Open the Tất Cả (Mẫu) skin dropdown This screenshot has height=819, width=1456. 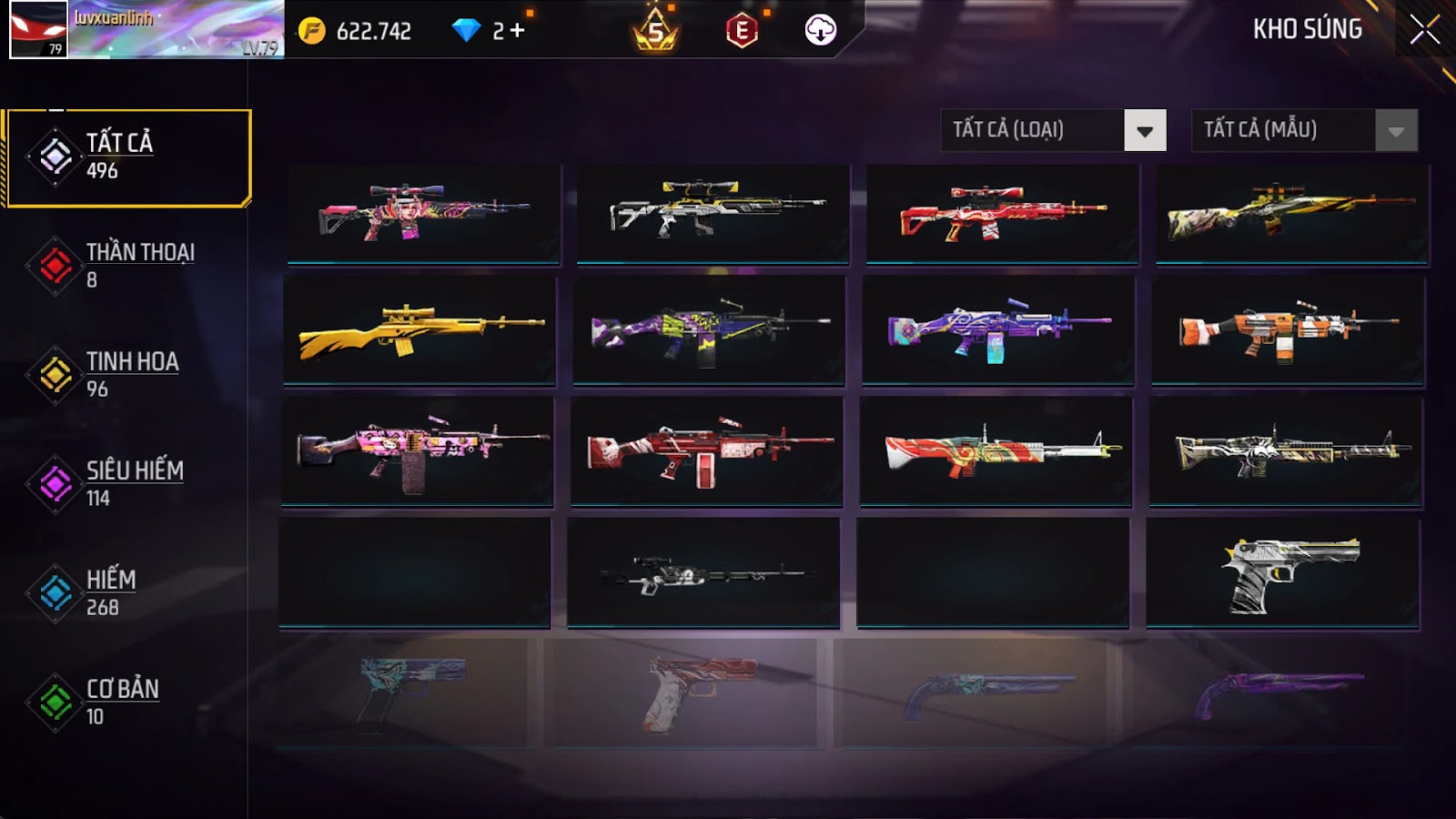point(1304,130)
